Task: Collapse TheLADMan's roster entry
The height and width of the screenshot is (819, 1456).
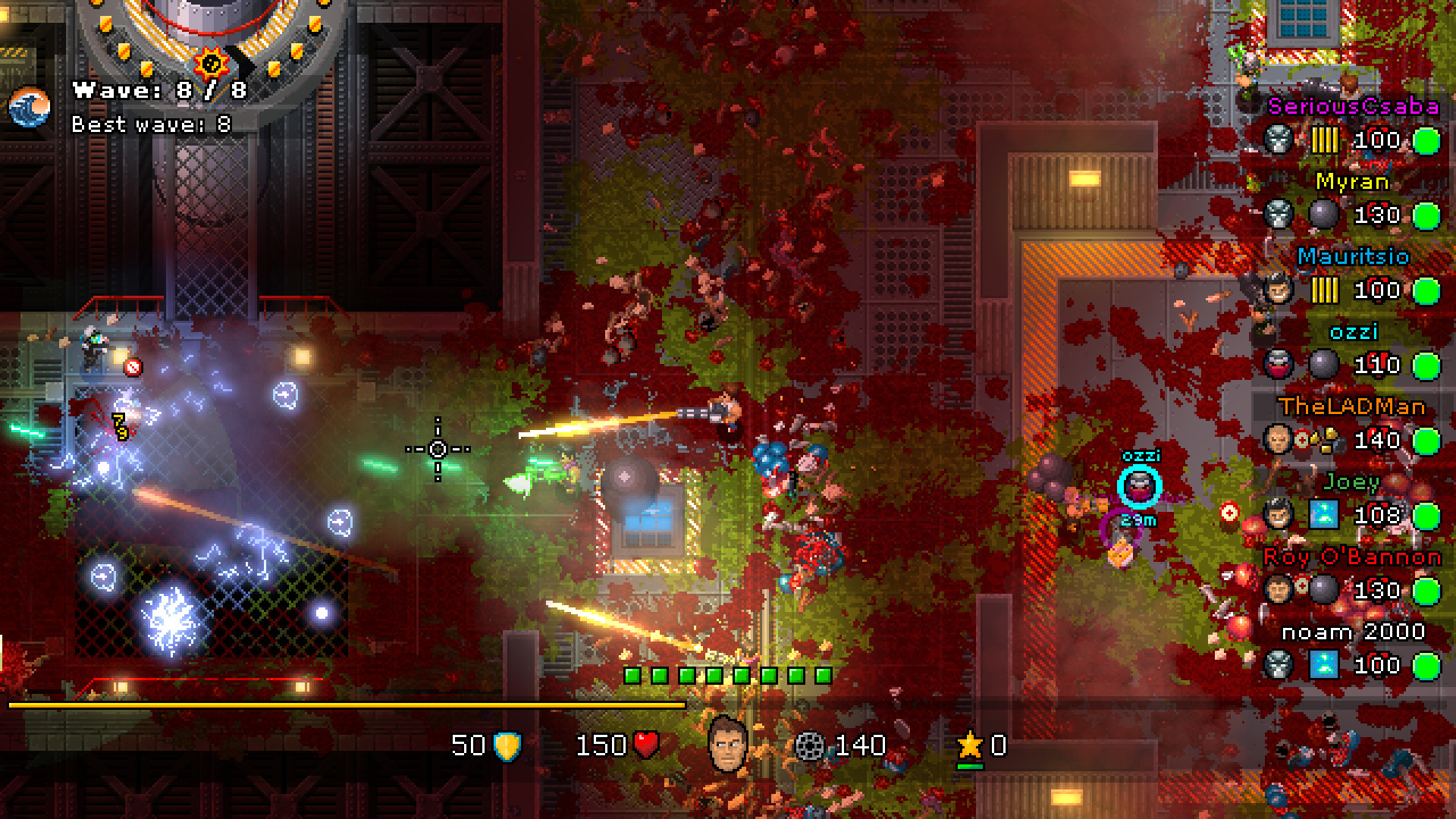Action: click(1351, 407)
